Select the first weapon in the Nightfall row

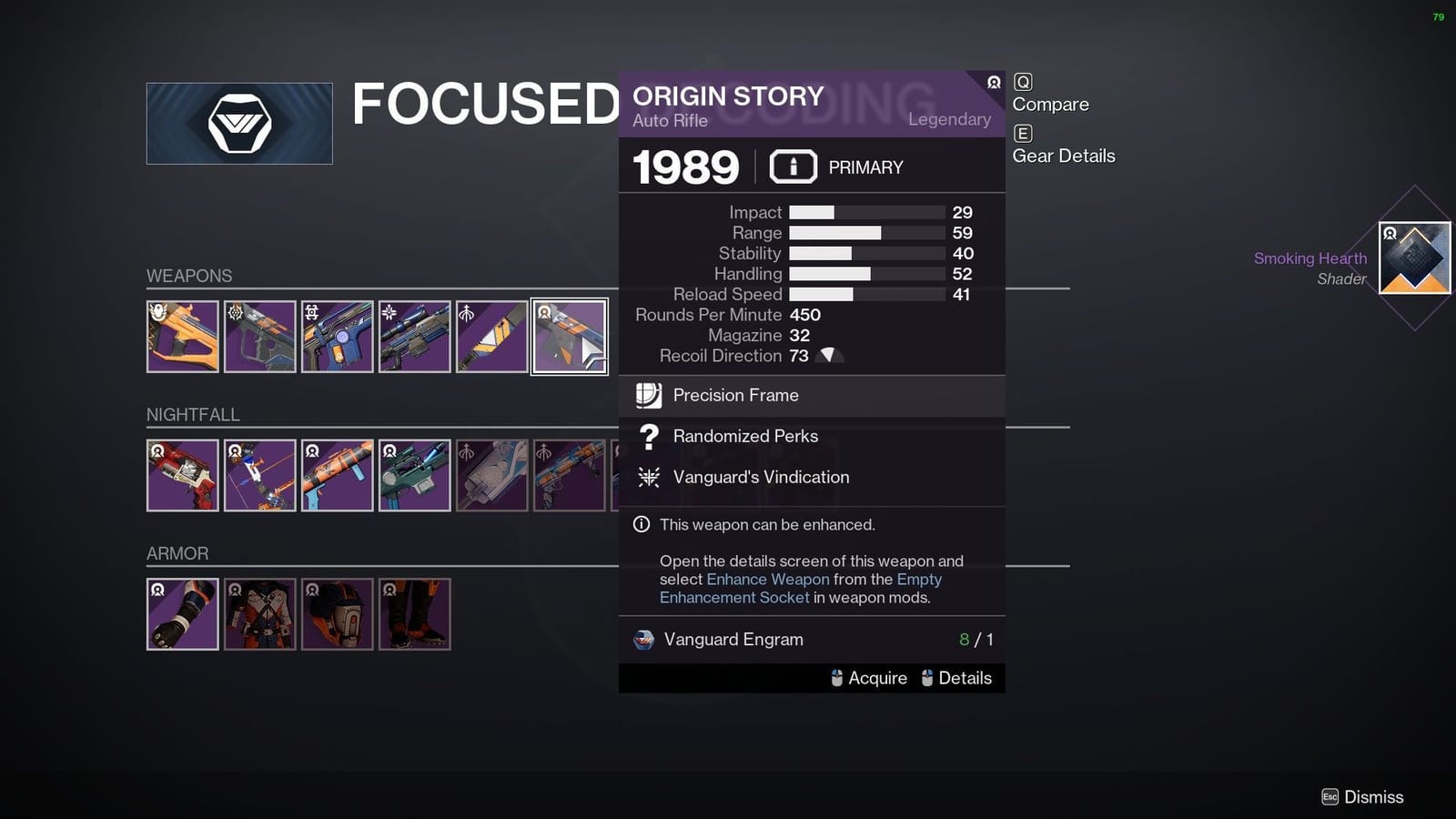[x=182, y=474]
